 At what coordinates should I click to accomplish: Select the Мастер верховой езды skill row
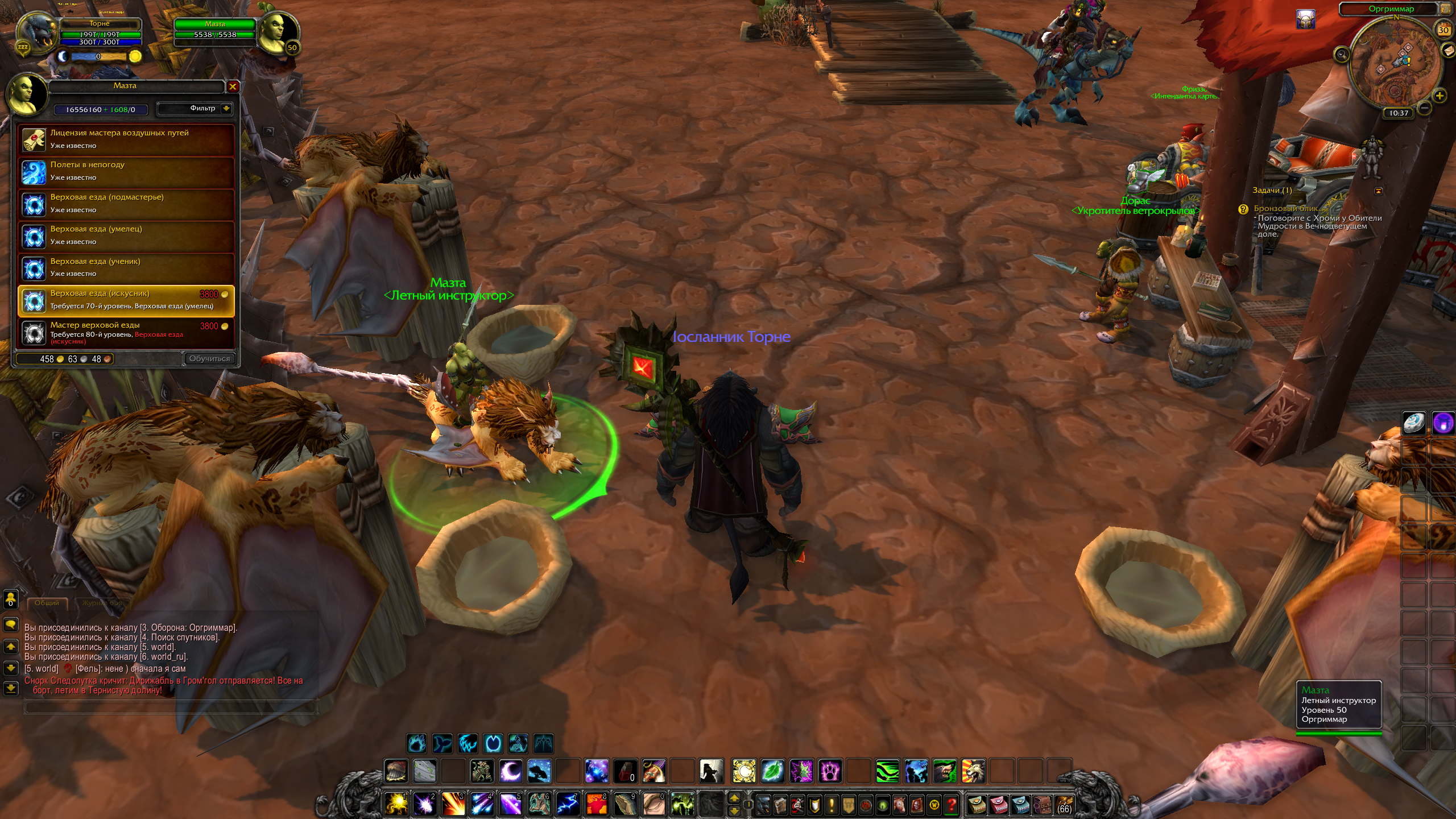(126, 333)
